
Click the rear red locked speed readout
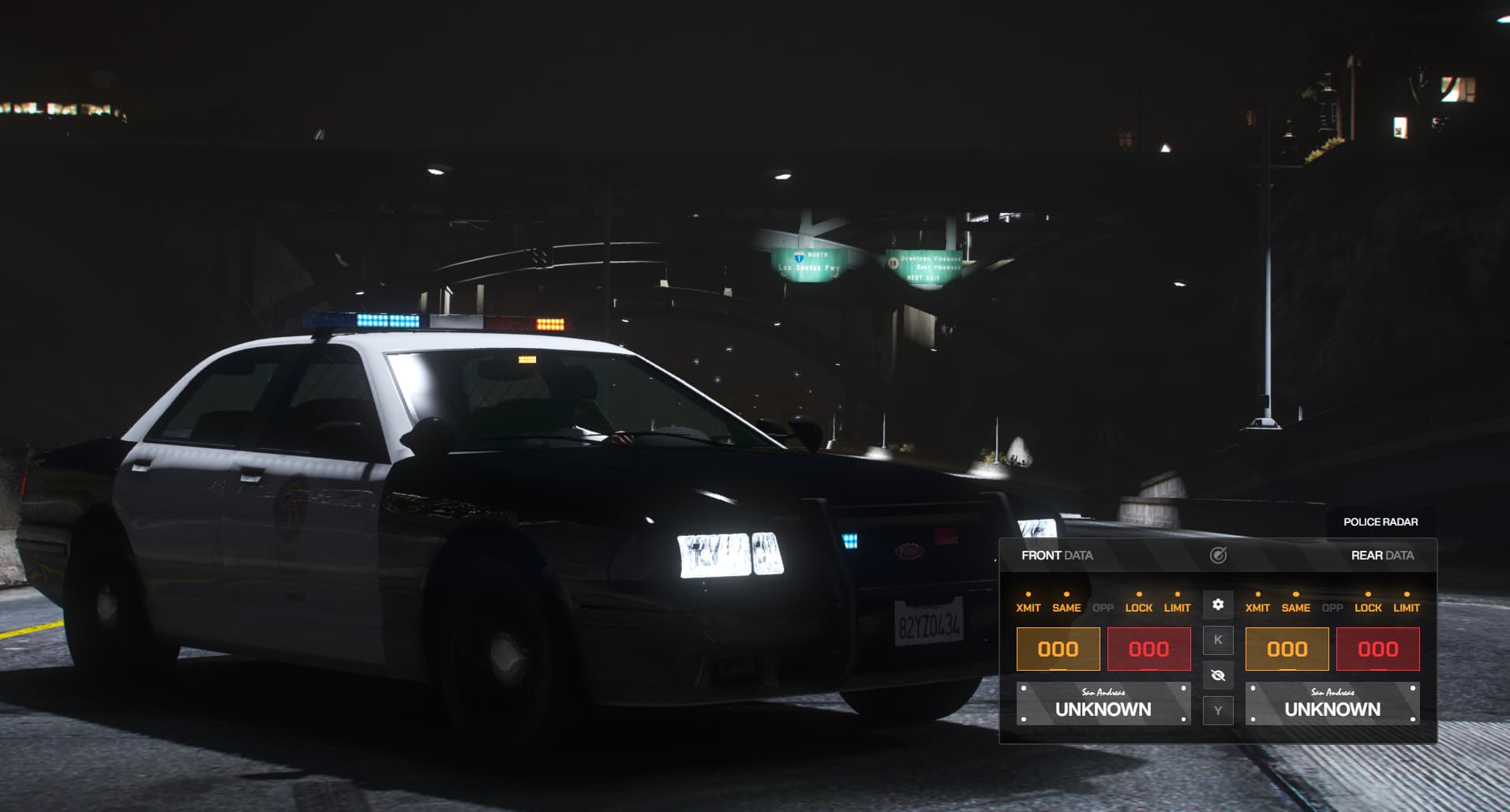[1377, 649]
